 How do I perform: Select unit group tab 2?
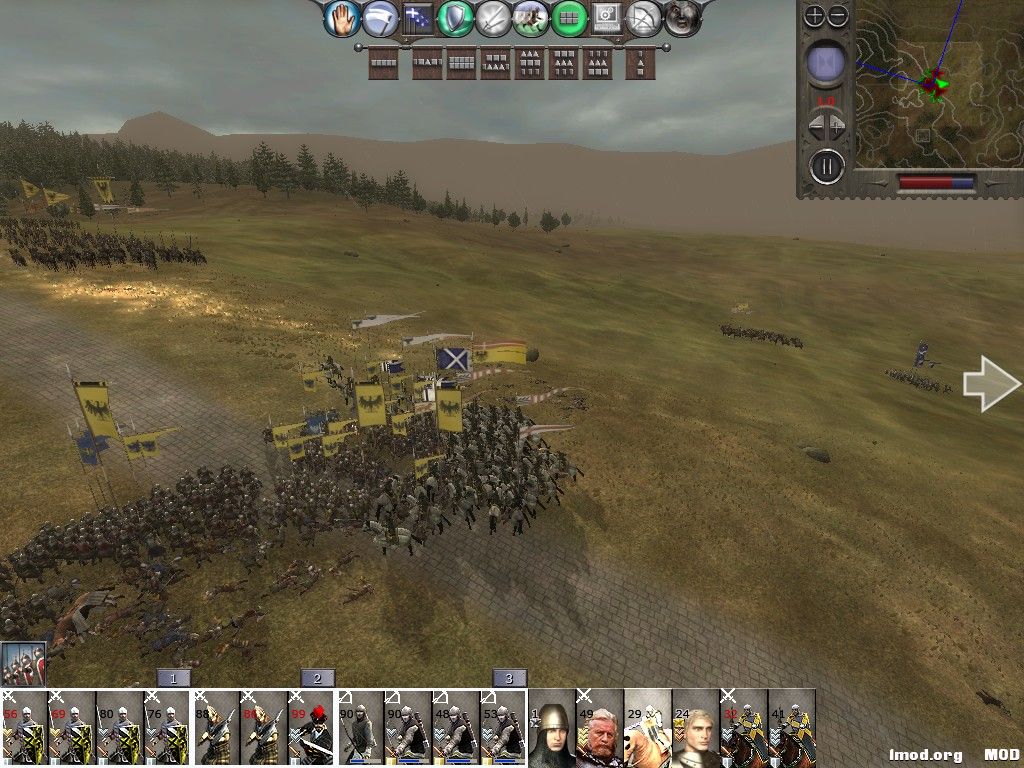pos(317,678)
